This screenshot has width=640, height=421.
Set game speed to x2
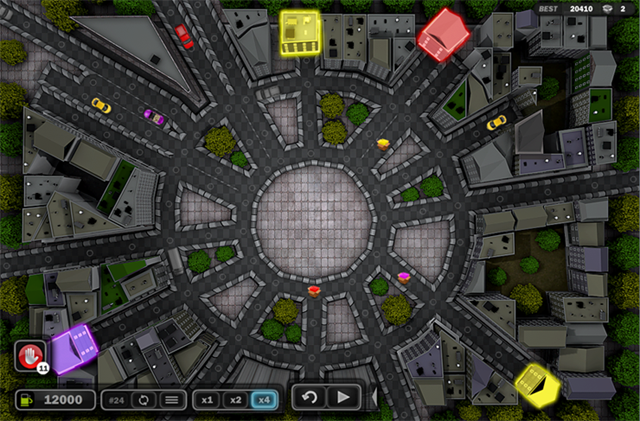236,399
